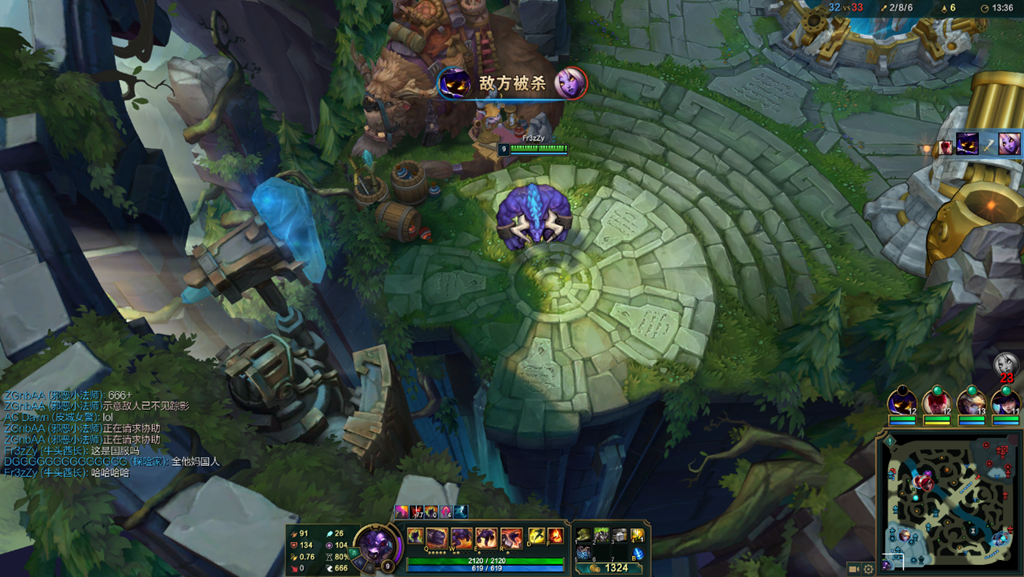The height and width of the screenshot is (577, 1024).
Task: Trigger the R ultimate ability icon
Action: click(x=511, y=537)
